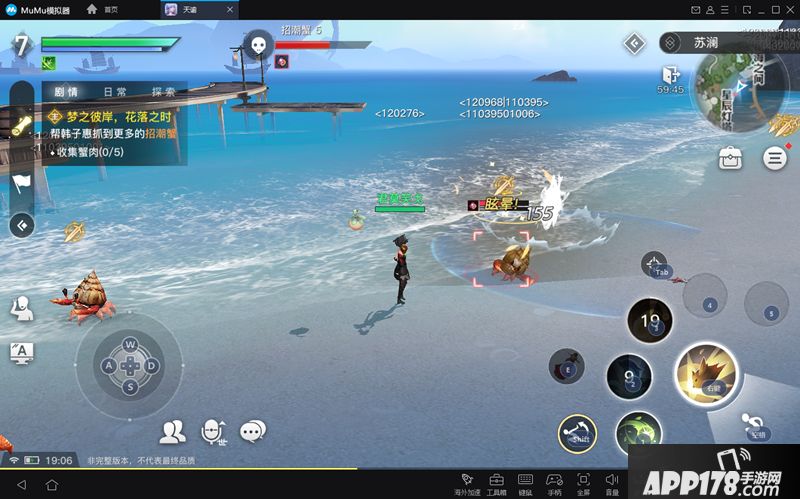Open the backpack inventory
The width and height of the screenshot is (800, 499).
click(730, 158)
